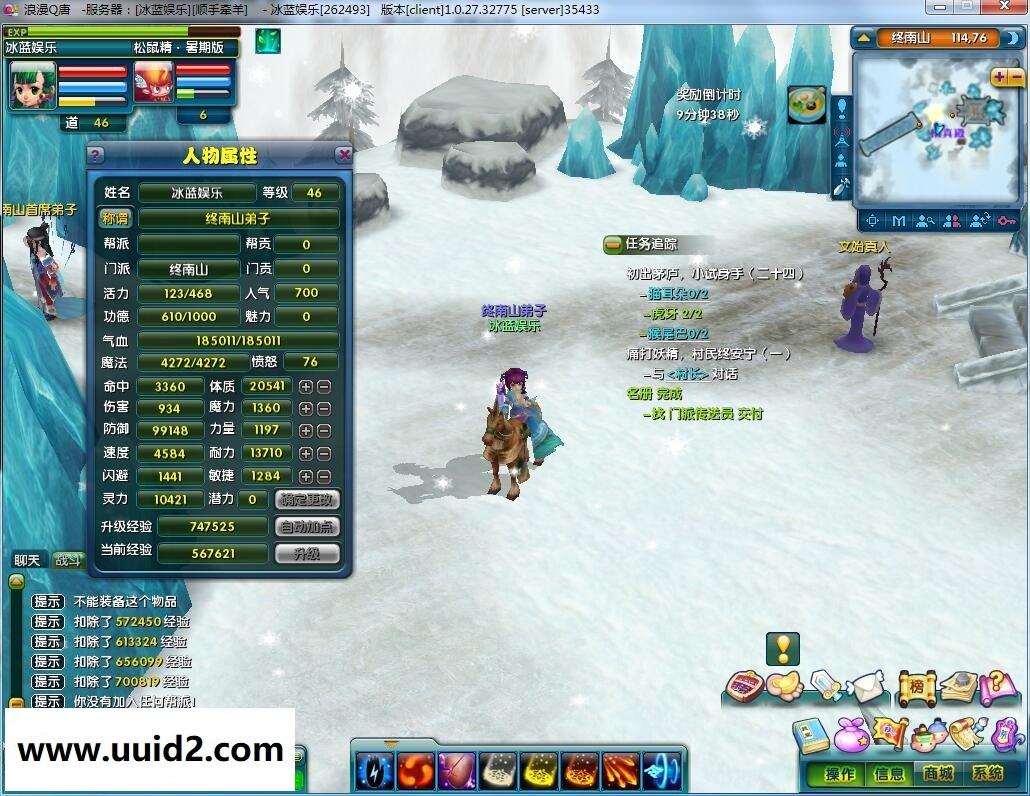
Task: Open the 称谓 title selector
Action: [115, 218]
